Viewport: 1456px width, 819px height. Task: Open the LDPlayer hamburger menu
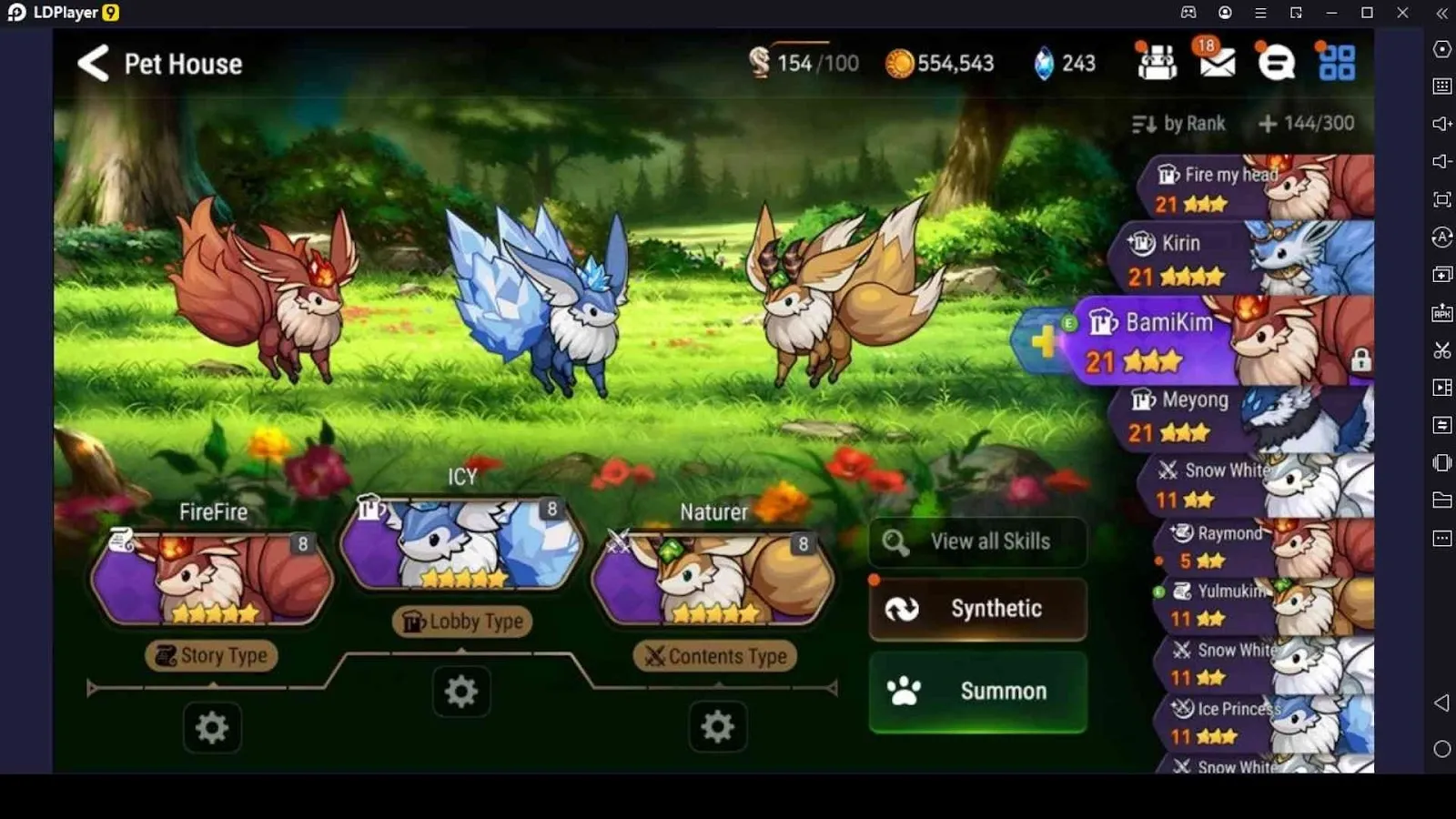[1260, 13]
